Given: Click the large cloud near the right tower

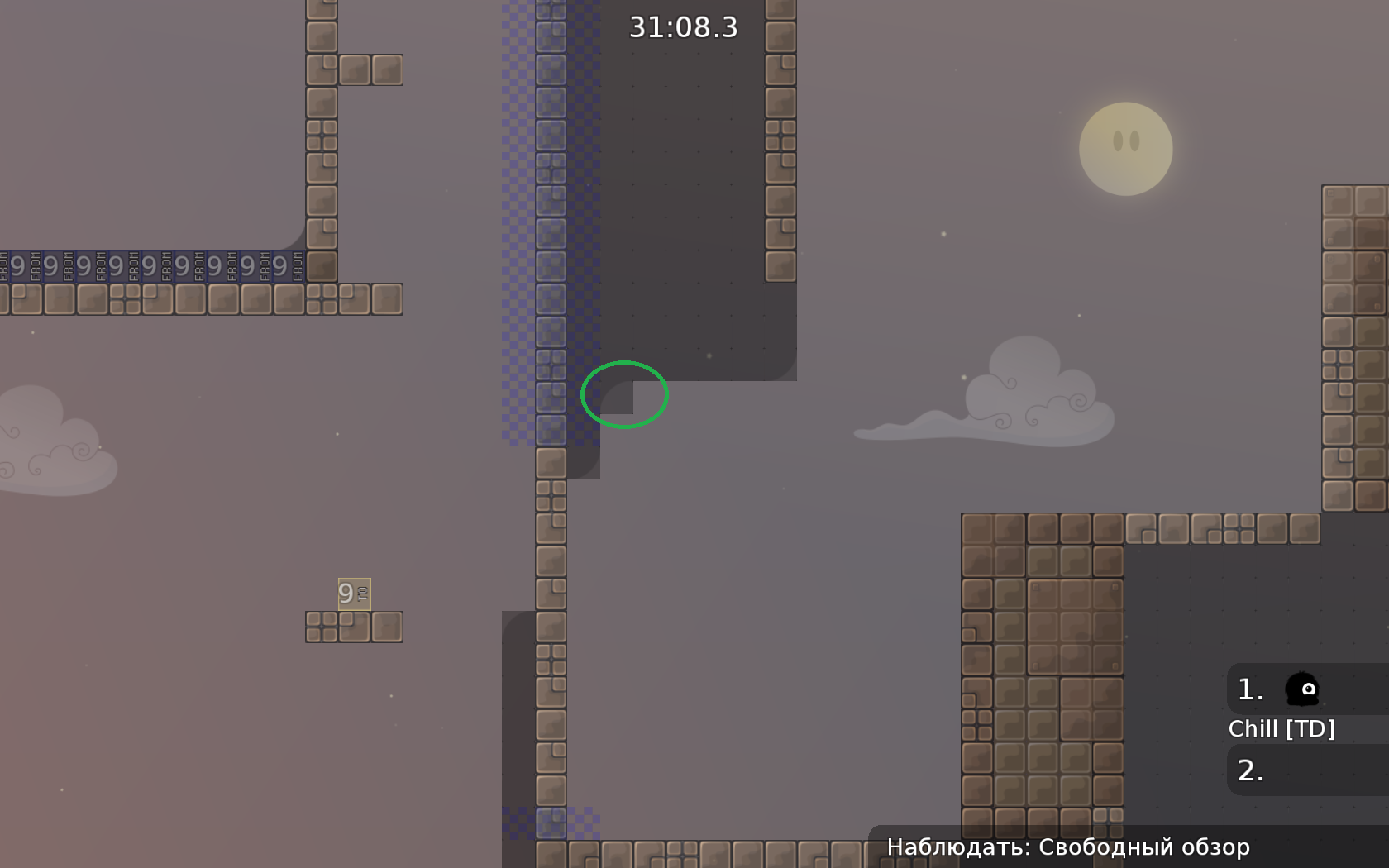Looking at the screenshot, I should 1017,397.
